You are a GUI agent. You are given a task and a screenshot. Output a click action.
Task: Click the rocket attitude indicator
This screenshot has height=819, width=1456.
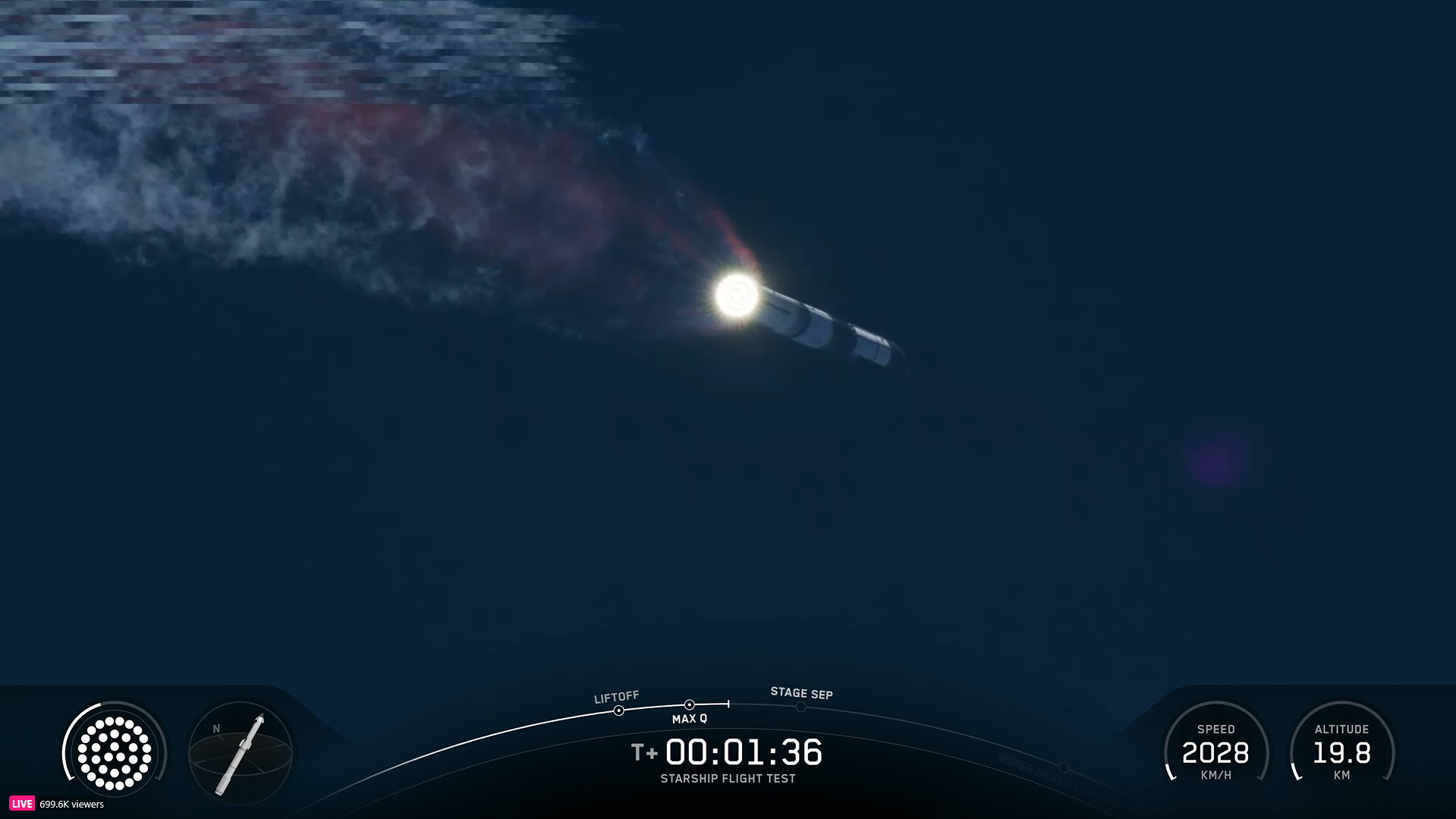coord(240,754)
